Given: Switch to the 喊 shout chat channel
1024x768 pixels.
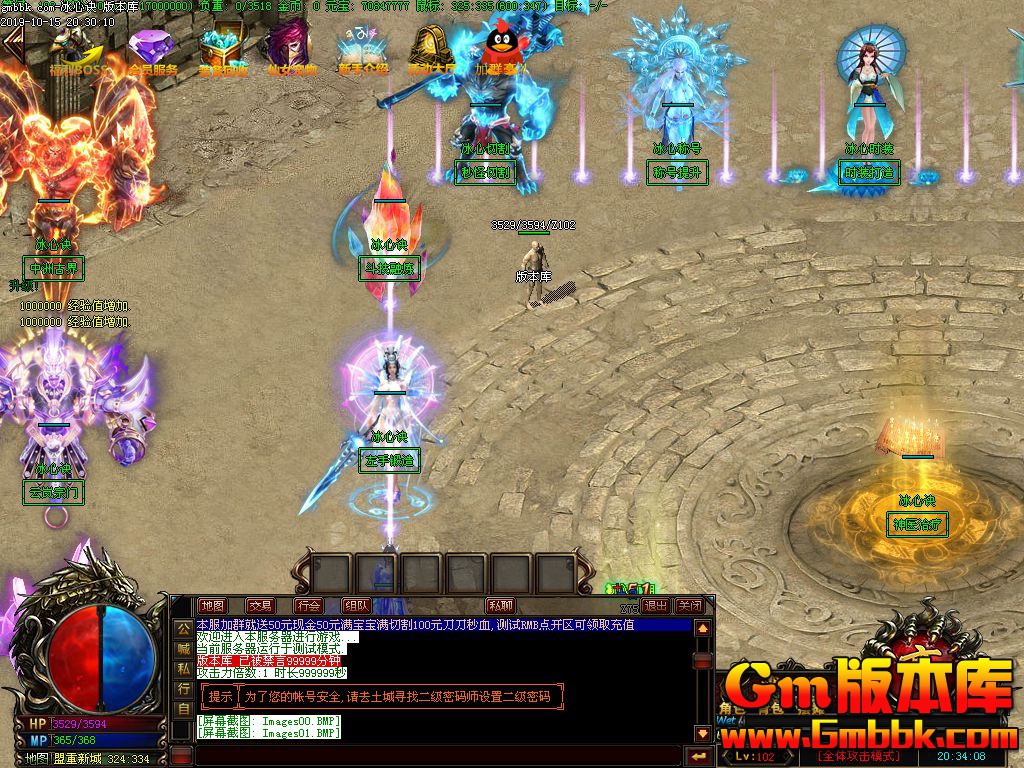Looking at the screenshot, I should coord(183,648).
